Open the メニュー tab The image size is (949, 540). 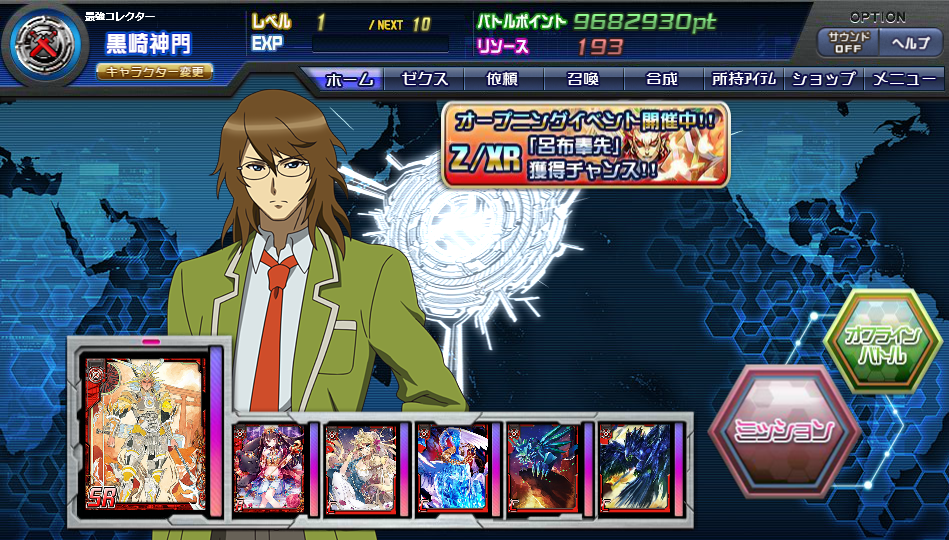tap(904, 79)
